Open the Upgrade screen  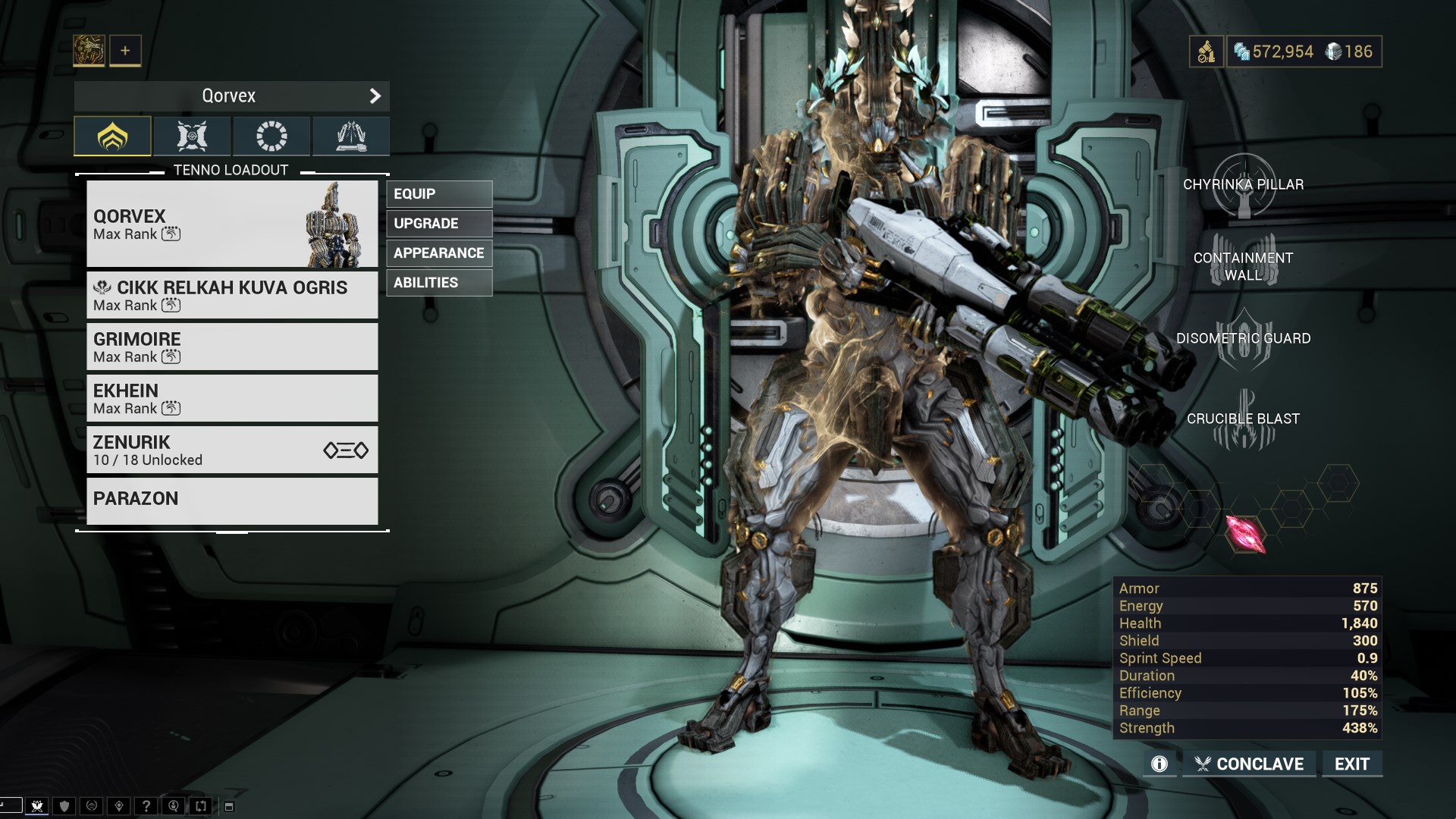click(x=439, y=224)
